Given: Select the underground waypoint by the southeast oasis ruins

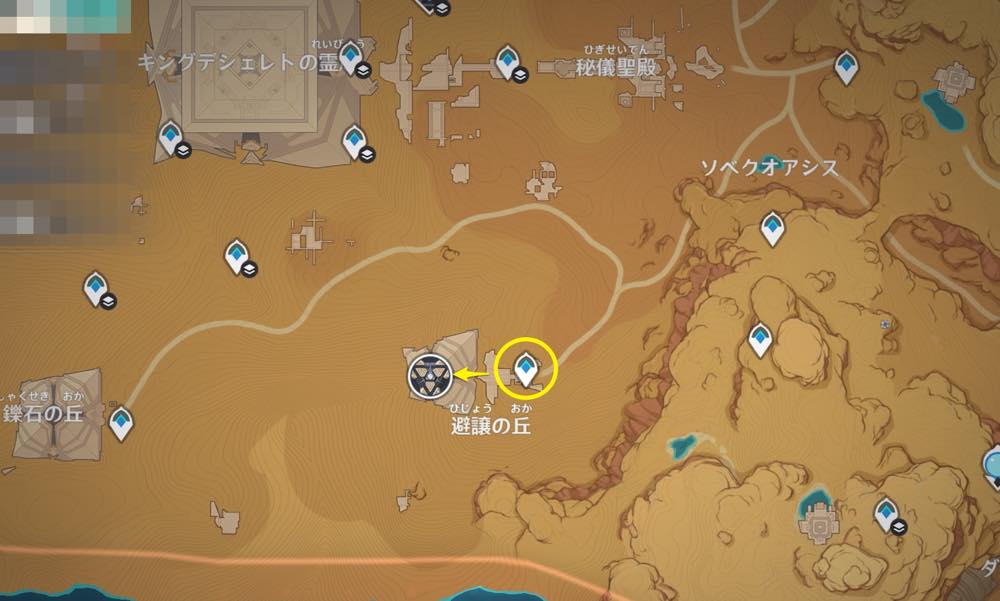Looking at the screenshot, I should pyautogui.click(x=886, y=514).
